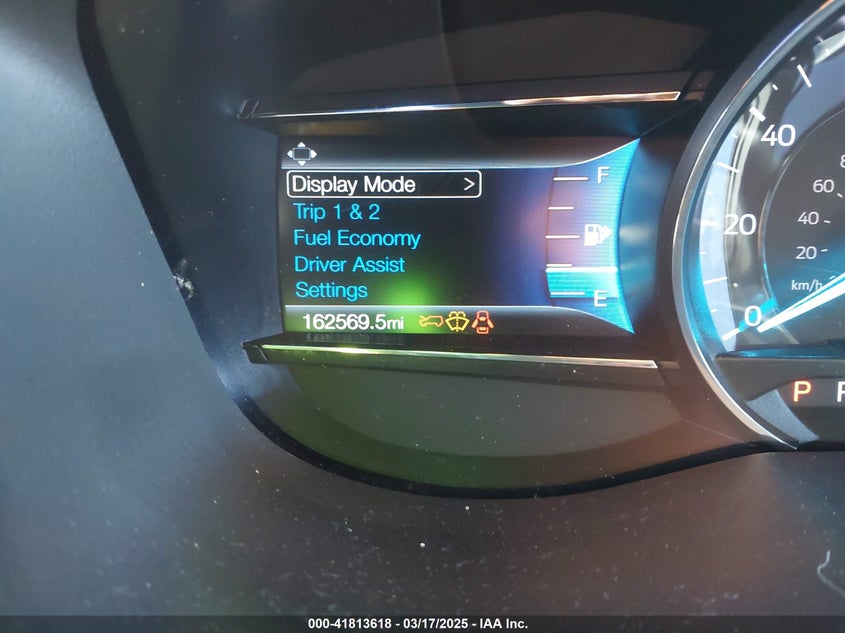The image size is (845, 633).
Task: Go to Settings in the menu list
Action: click(x=331, y=291)
